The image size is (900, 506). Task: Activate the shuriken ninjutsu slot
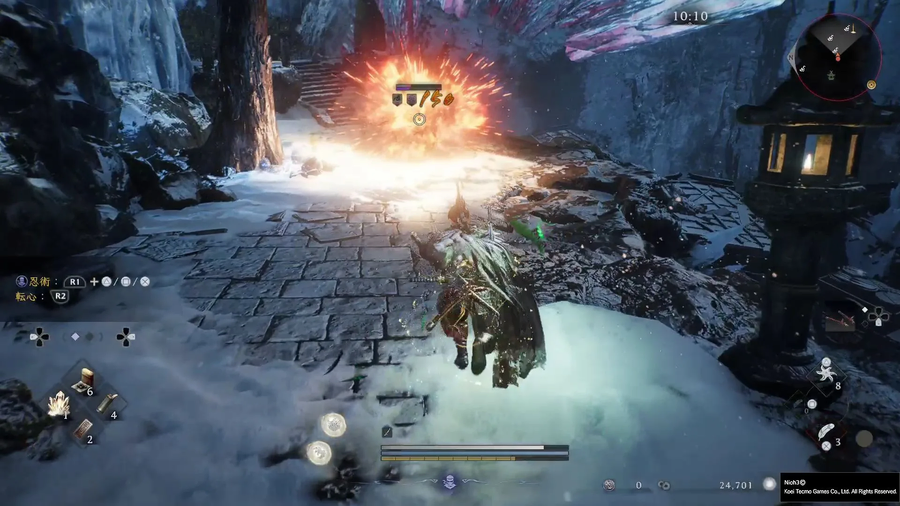(826, 372)
